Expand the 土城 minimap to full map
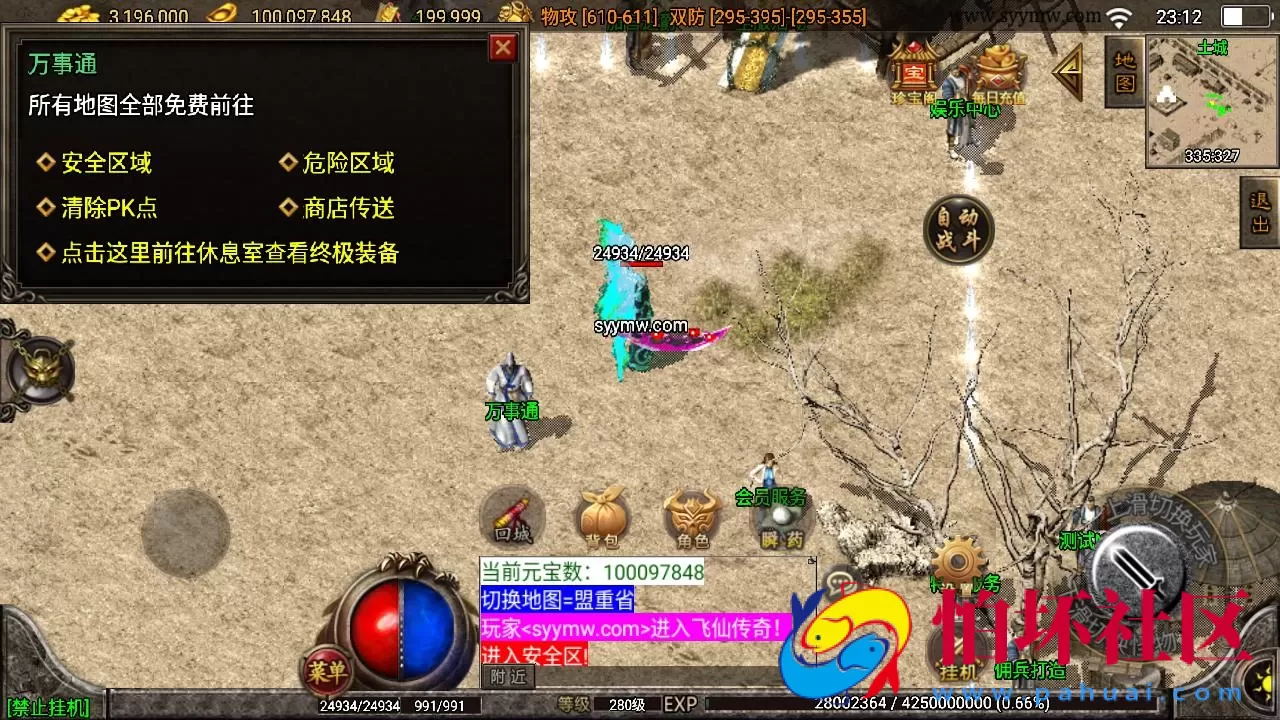This screenshot has width=1280, height=720. 1208,100
